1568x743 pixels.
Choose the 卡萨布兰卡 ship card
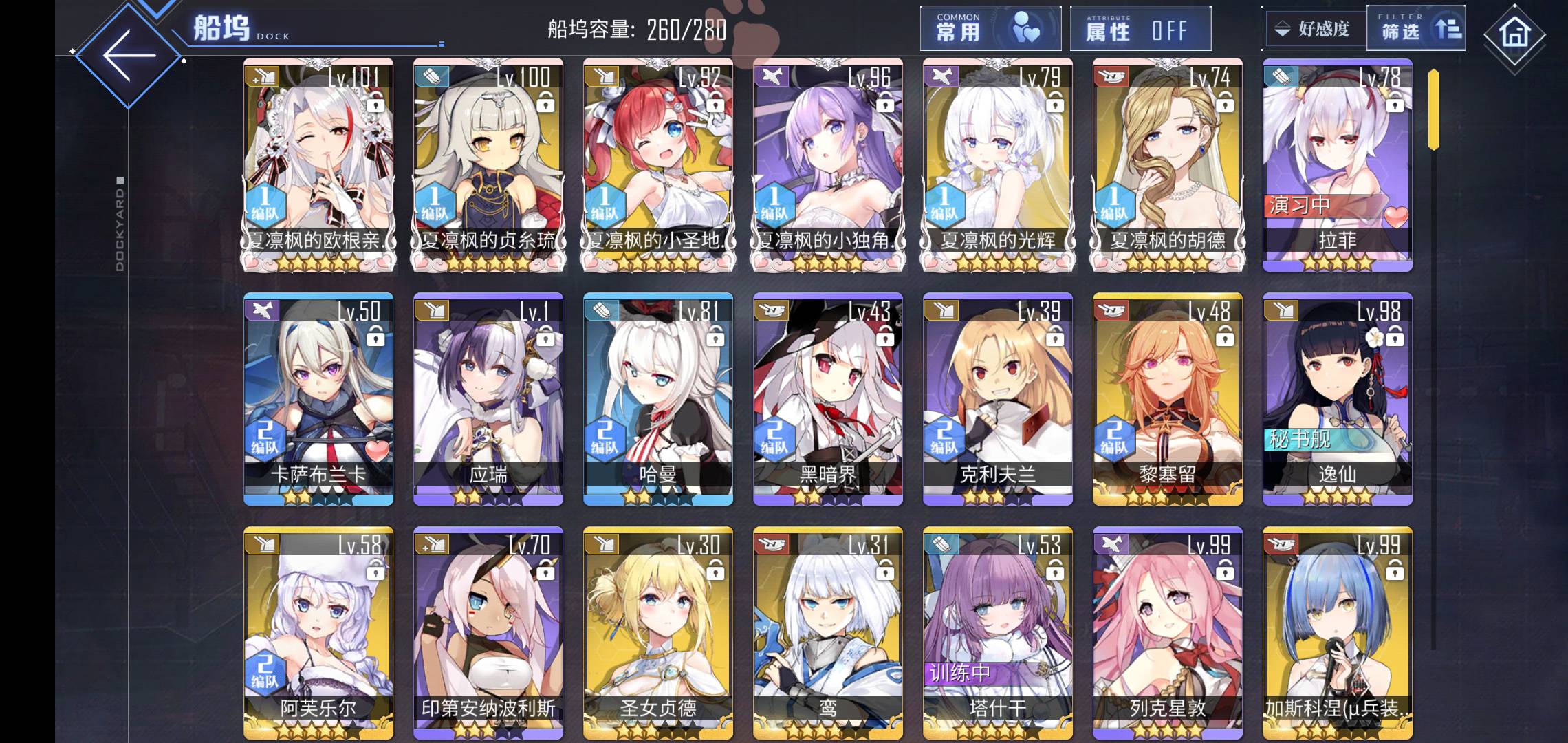tap(318, 399)
